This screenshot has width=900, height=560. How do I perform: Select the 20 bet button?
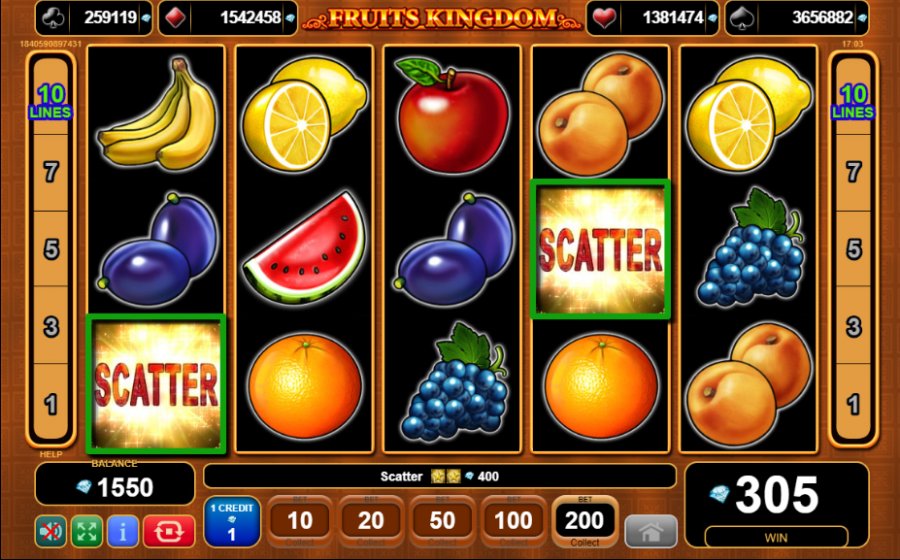pyautogui.click(x=371, y=521)
